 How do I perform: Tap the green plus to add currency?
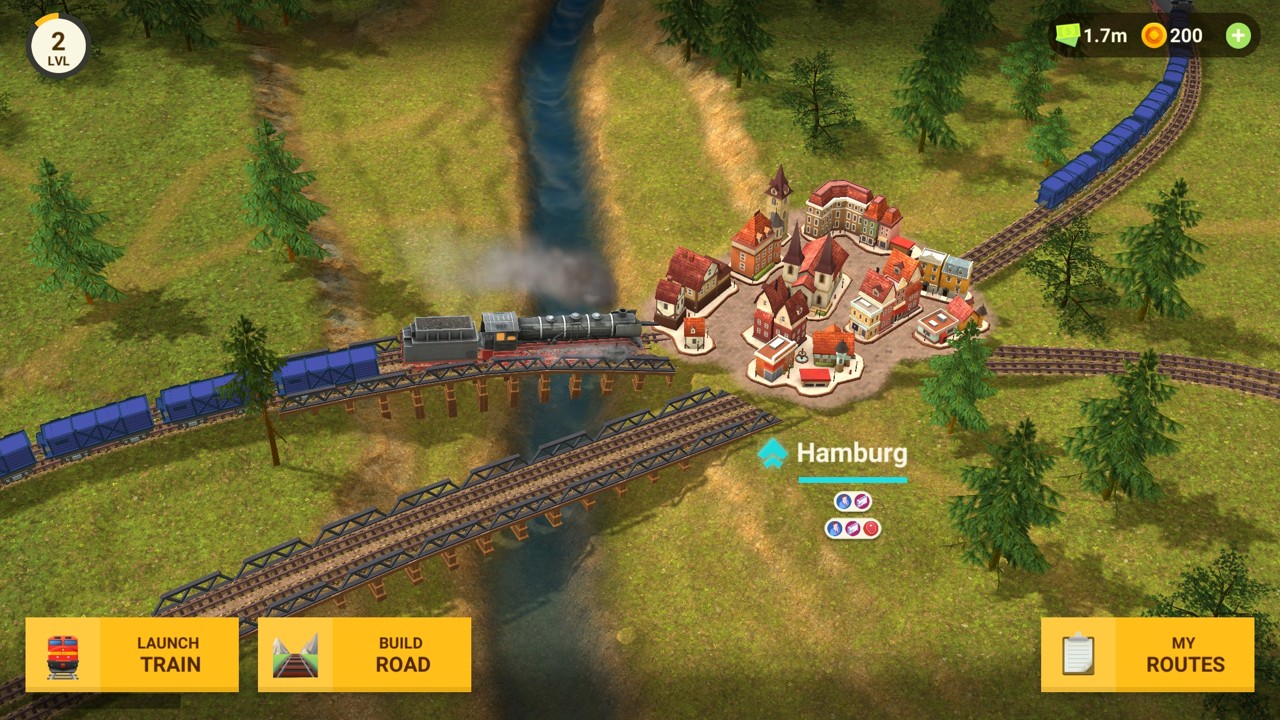[1238, 36]
